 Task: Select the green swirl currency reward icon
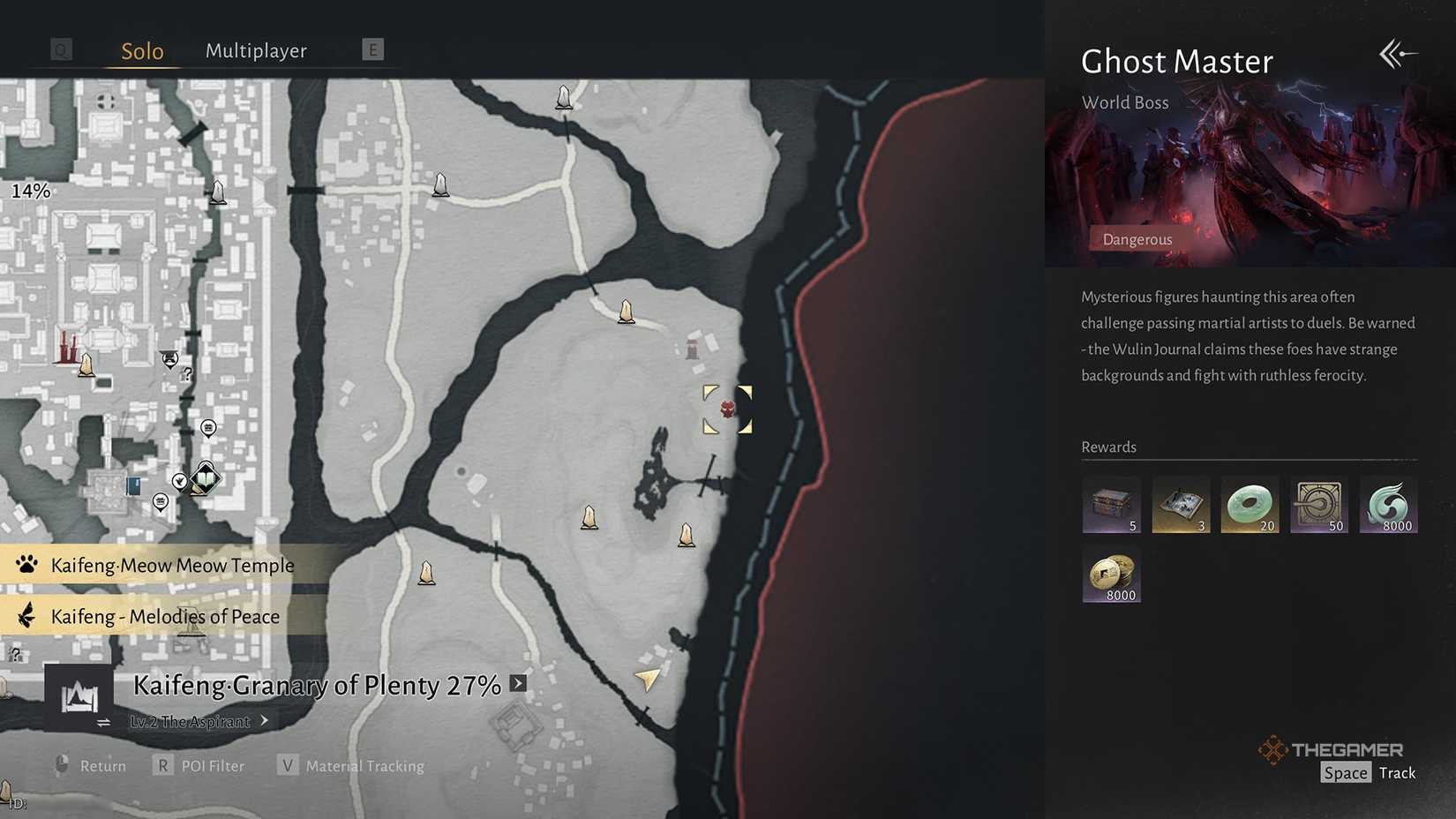tap(1389, 505)
